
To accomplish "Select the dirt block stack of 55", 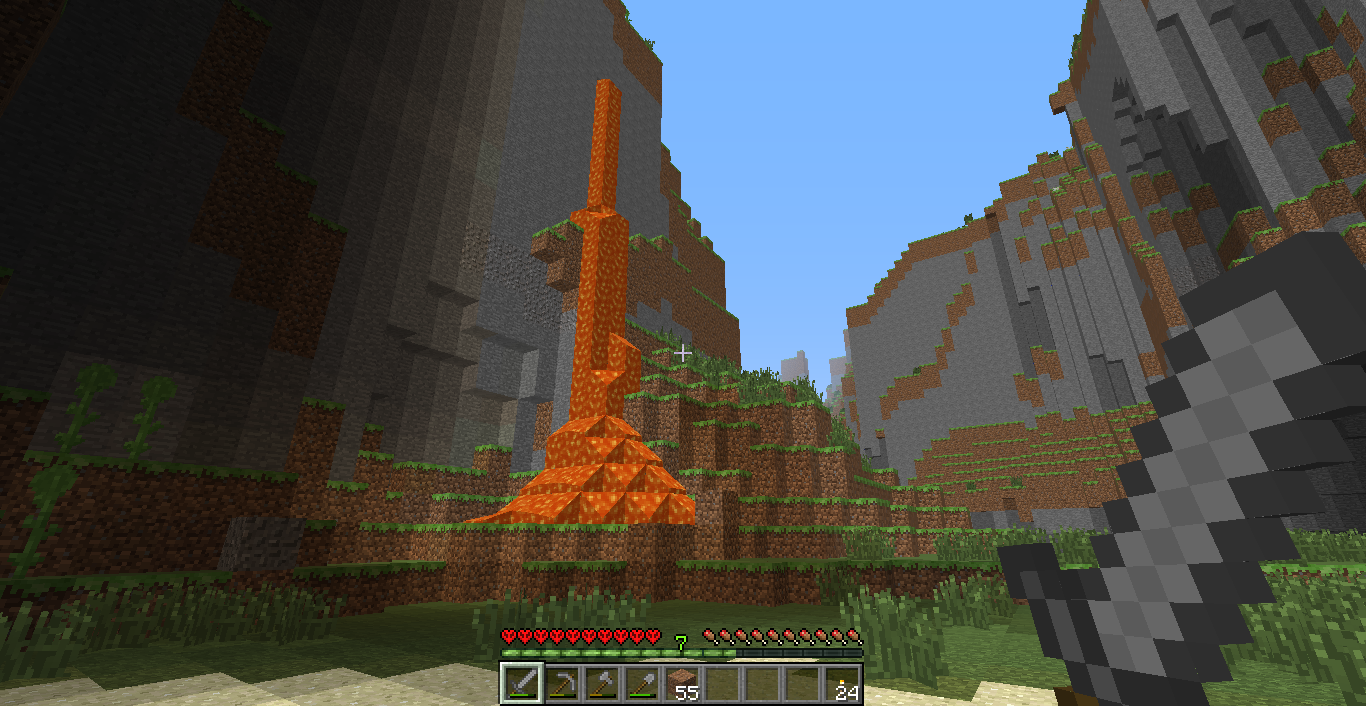I will 683,683.
